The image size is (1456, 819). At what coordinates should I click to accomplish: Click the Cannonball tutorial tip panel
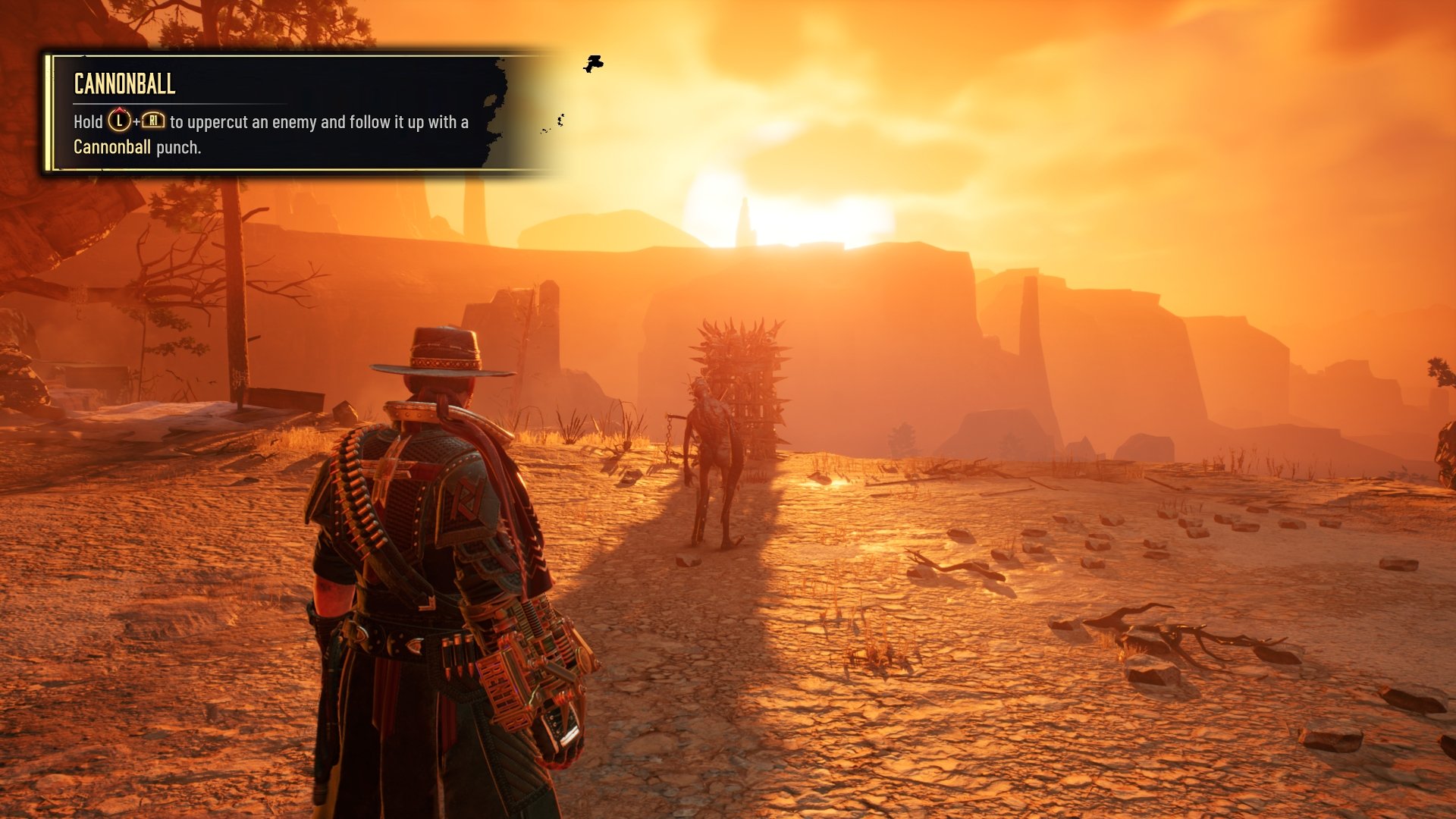pyautogui.click(x=273, y=114)
